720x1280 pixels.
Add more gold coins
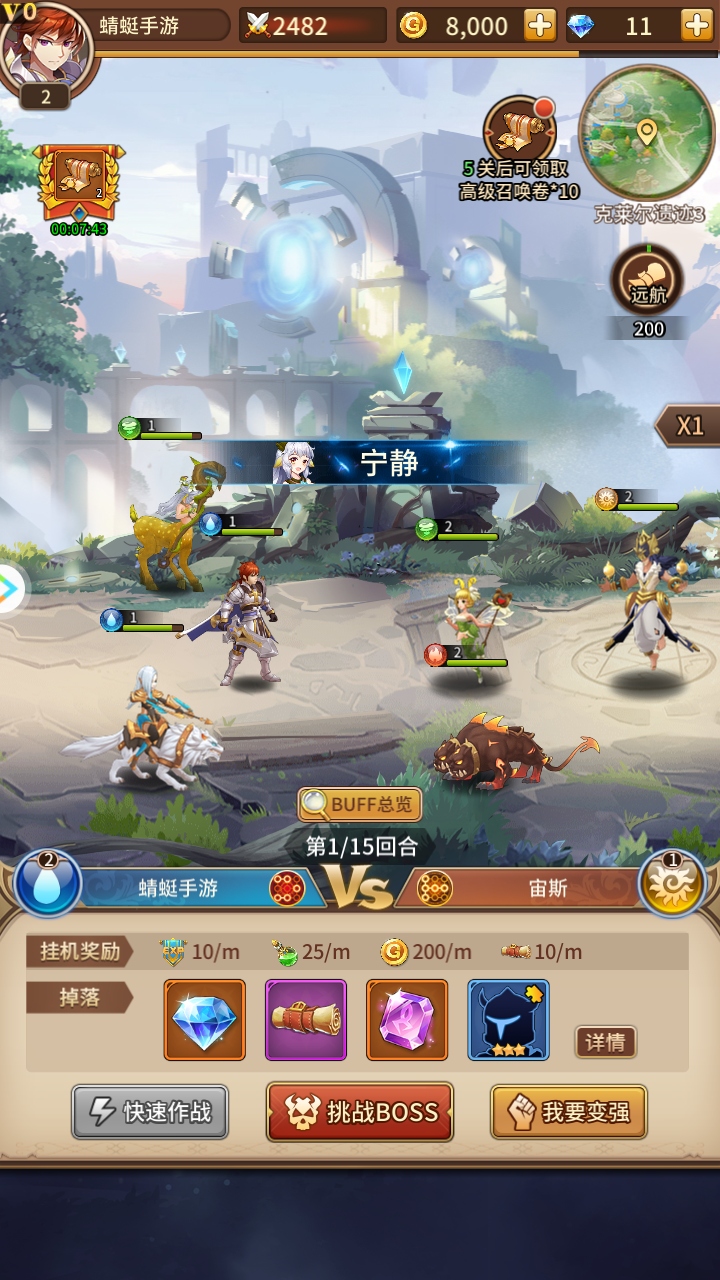pyautogui.click(x=540, y=26)
